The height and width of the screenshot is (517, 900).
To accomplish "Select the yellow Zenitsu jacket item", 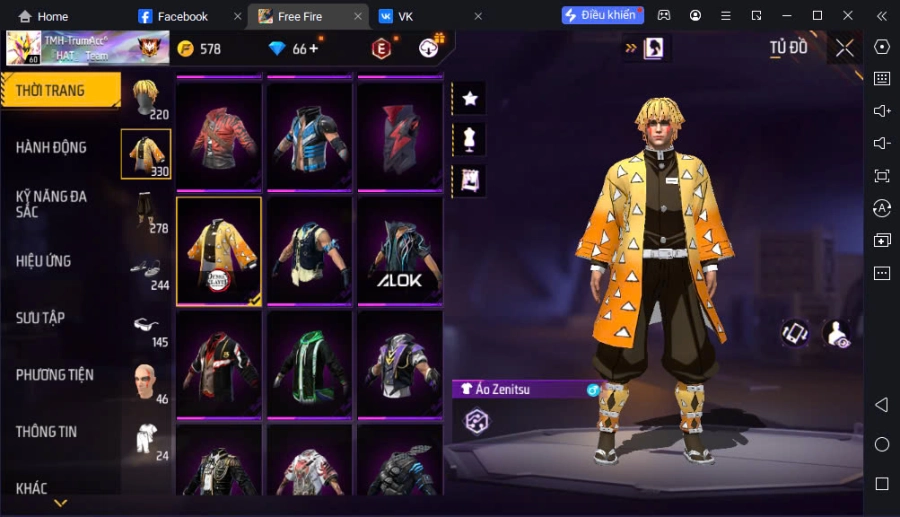I will point(219,250).
